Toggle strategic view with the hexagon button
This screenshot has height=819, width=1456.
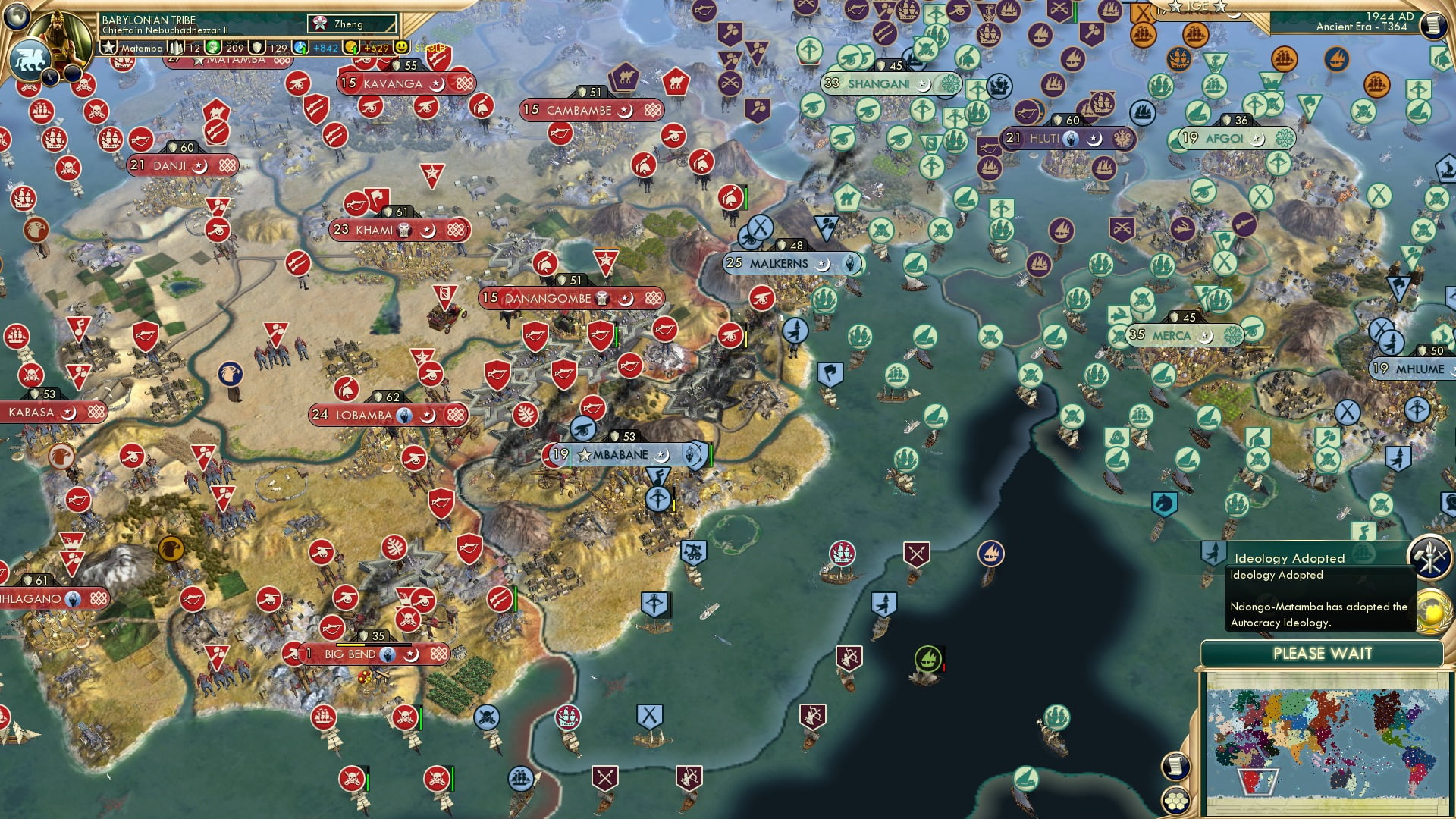[1177, 802]
